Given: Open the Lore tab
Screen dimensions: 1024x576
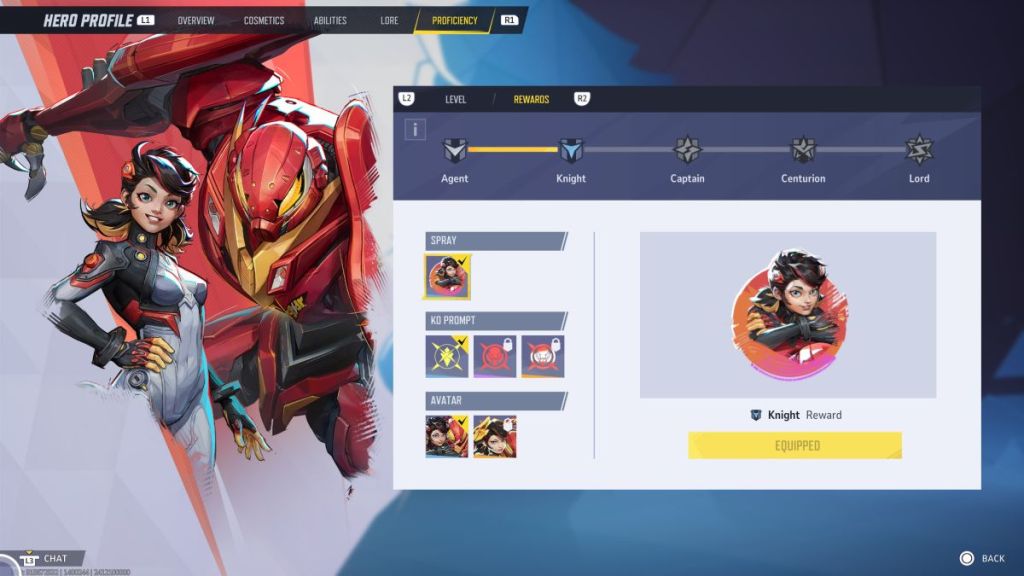Looking at the screenshot, I should [x=389, y=20].
